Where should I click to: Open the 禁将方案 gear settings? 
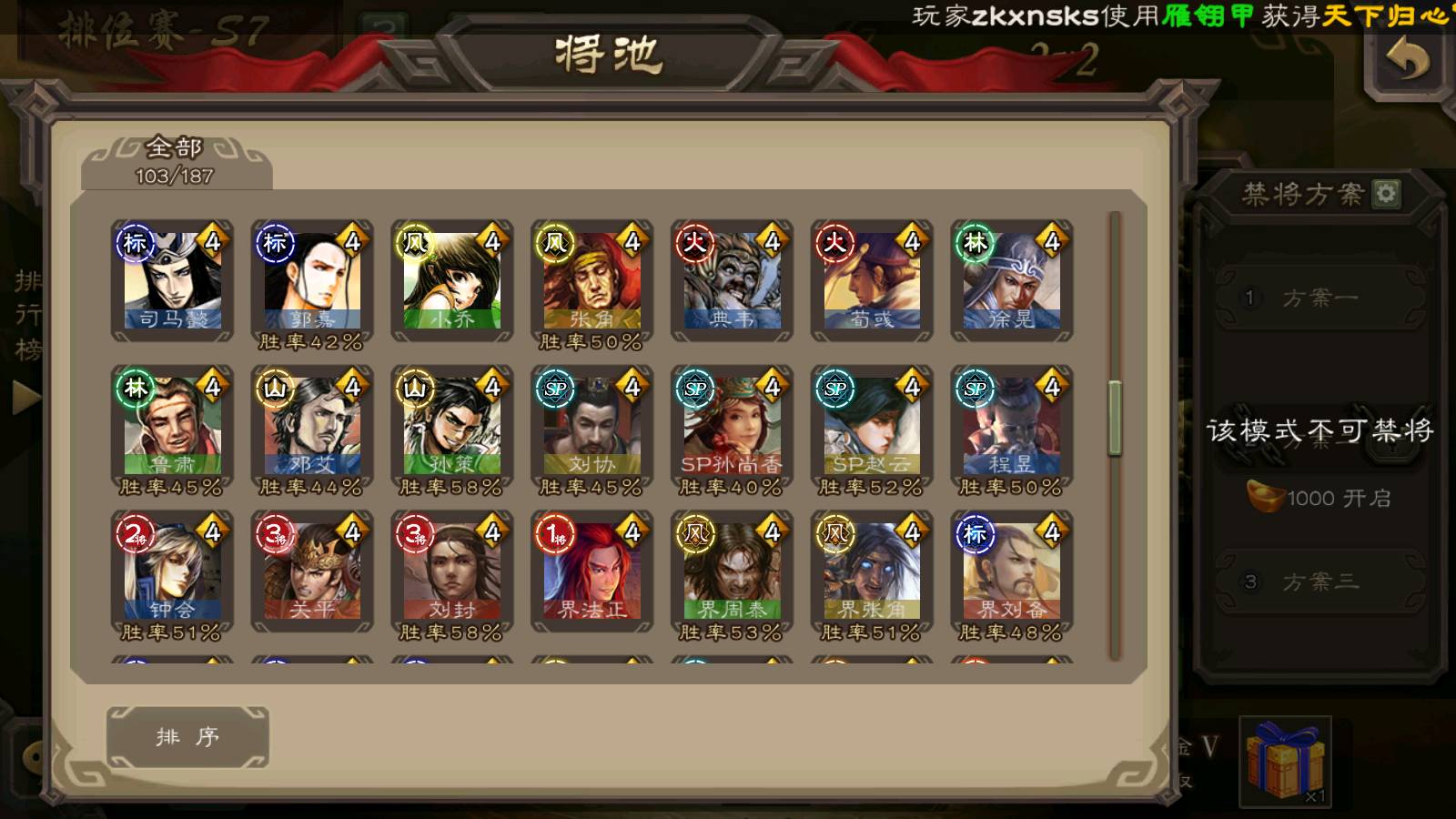point(1386,194)
